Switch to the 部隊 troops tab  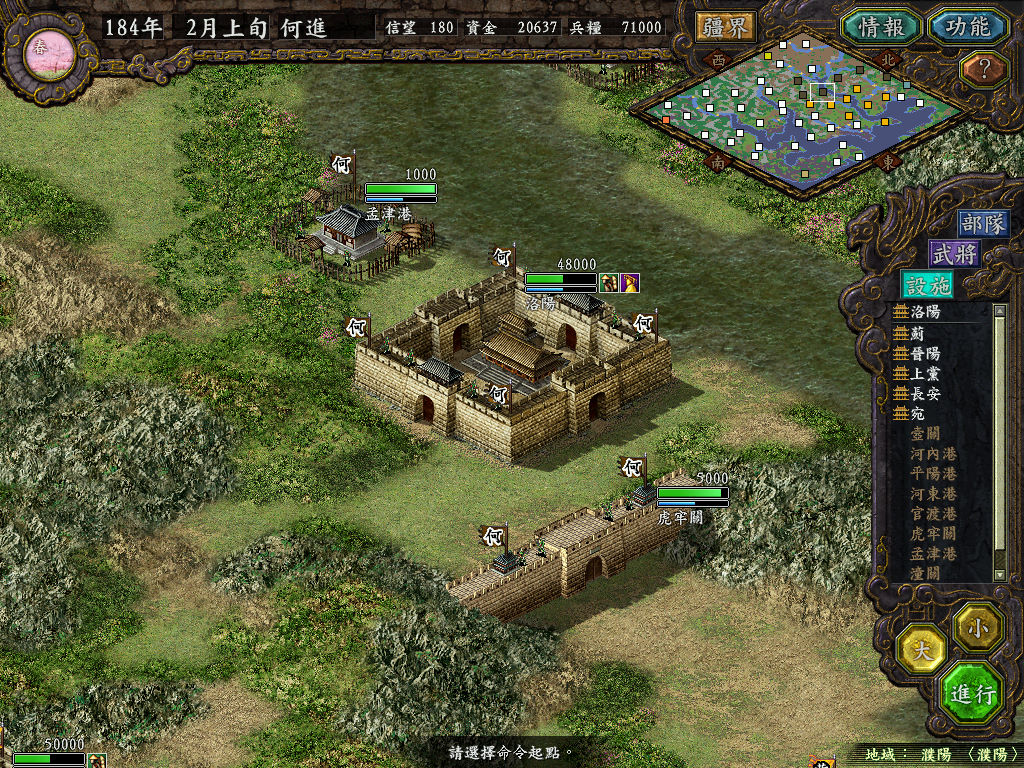[x=983, y=224]
